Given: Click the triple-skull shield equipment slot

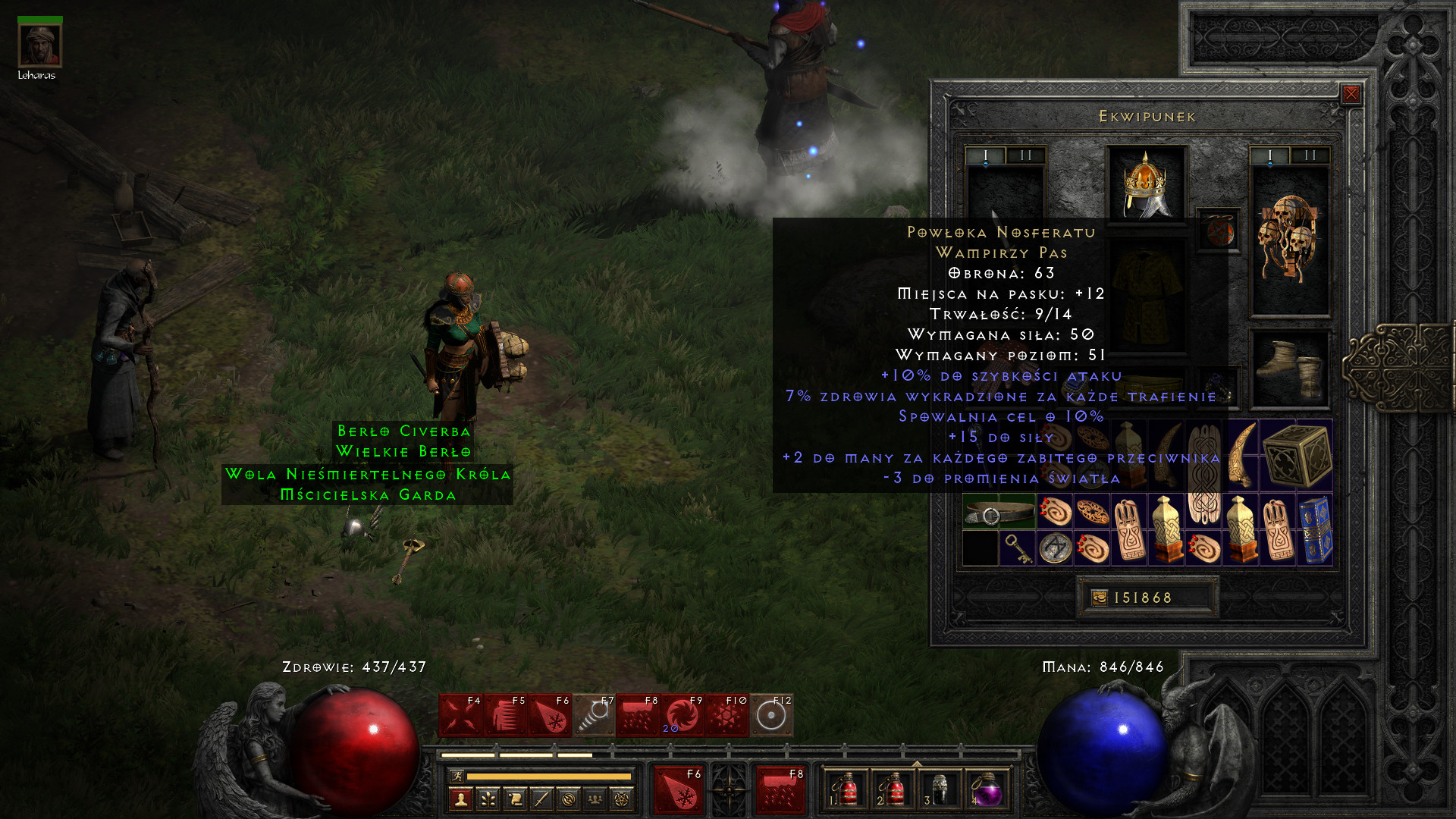Looking at the screenshot, I should (x=1289, y=240).
